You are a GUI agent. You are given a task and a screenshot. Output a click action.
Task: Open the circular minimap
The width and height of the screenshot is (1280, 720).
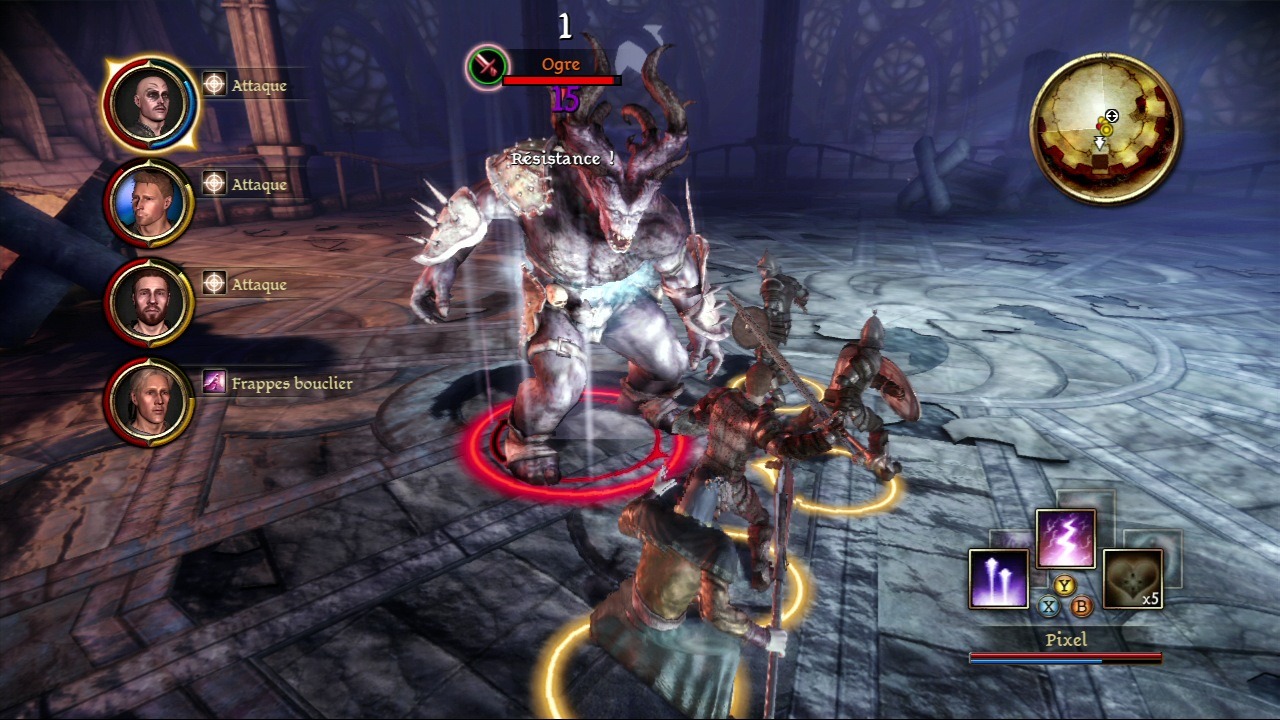tap(1105, 128)
